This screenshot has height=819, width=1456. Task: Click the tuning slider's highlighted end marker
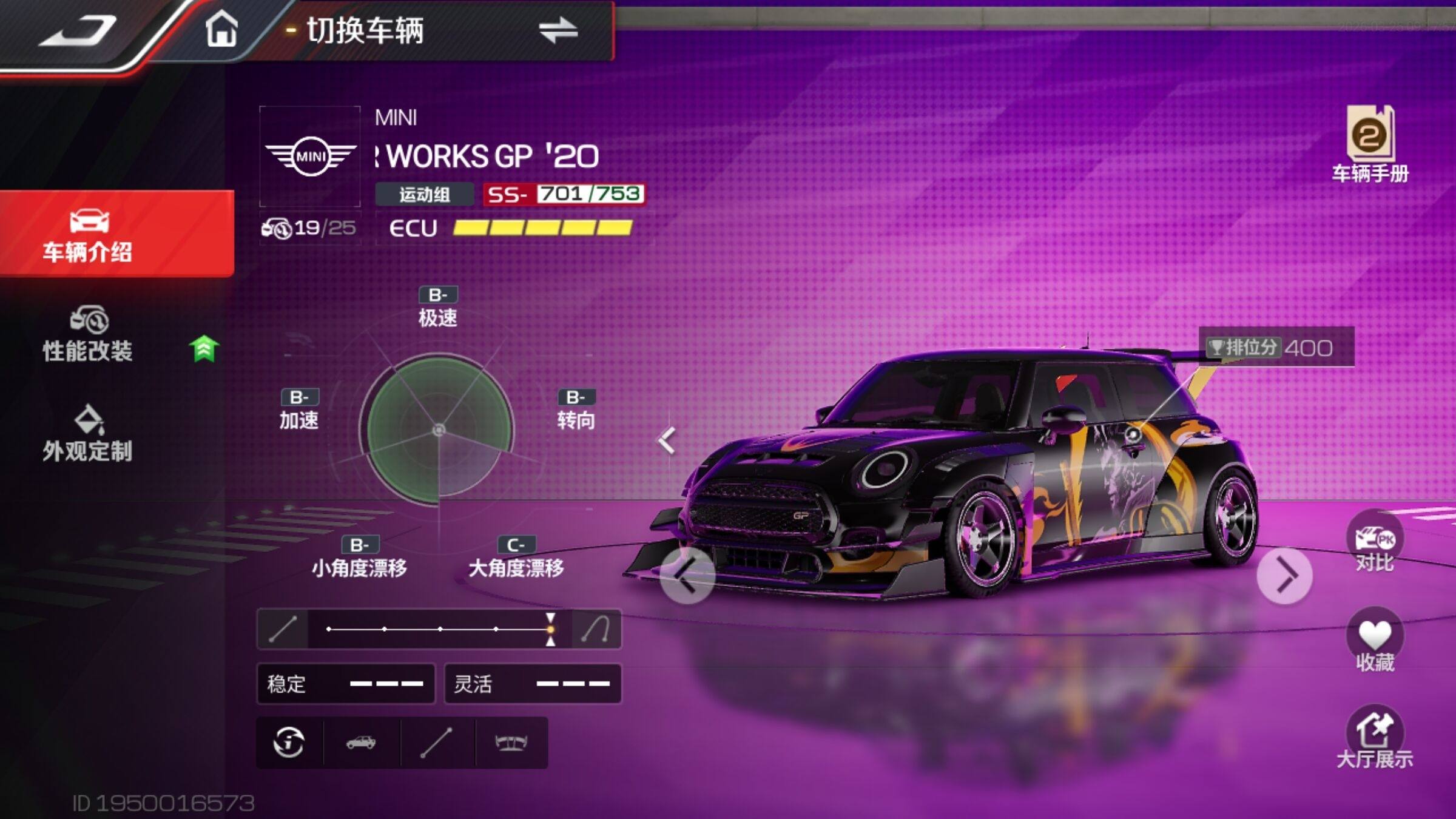tap(550, 629)
